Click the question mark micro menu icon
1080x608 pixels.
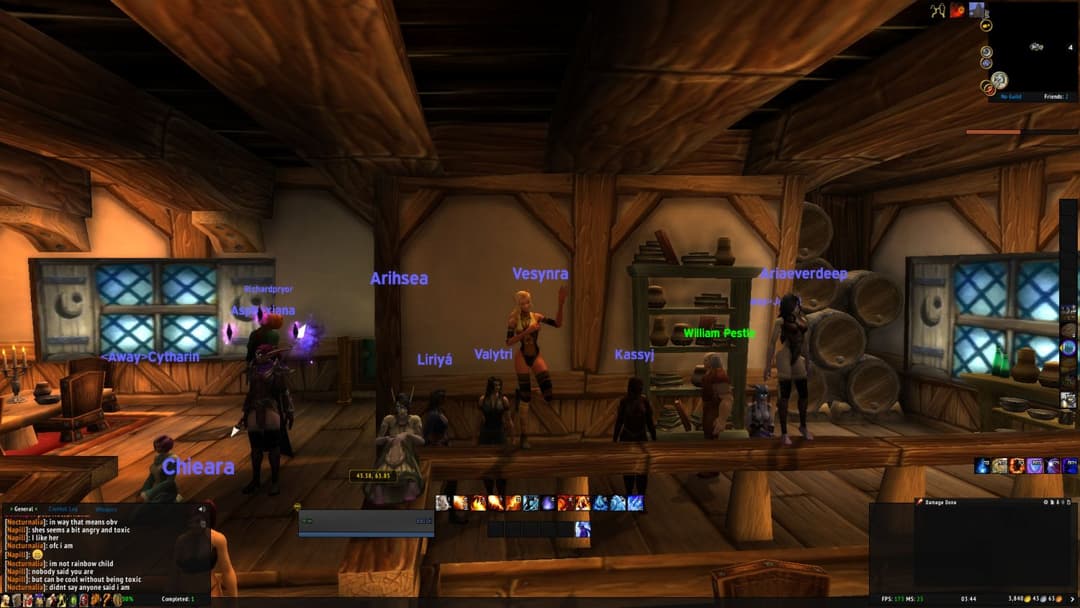coord(107,599)
